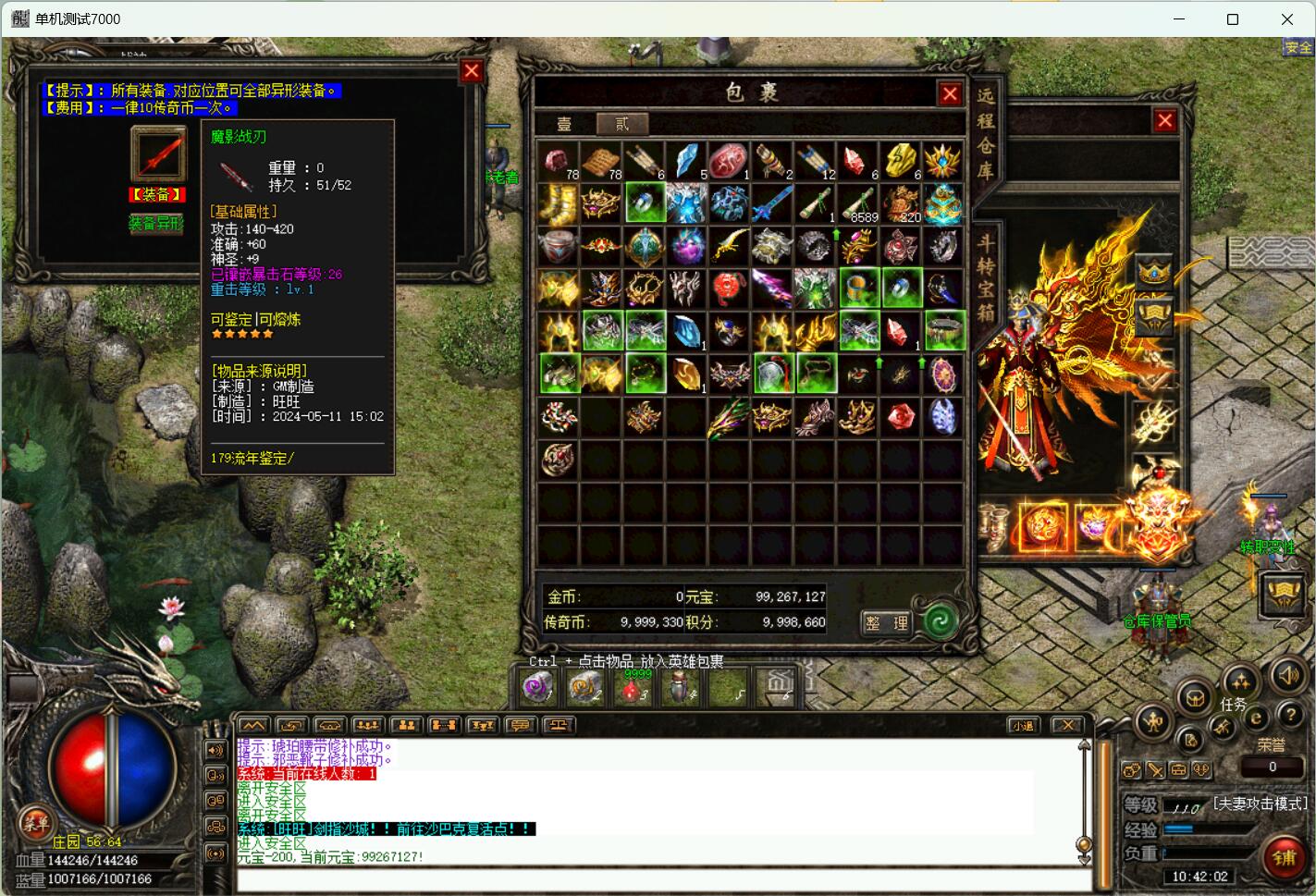Click the 整理 sort button
The width and height of the screenshot is (1316, 896).
tap(886, 622)
